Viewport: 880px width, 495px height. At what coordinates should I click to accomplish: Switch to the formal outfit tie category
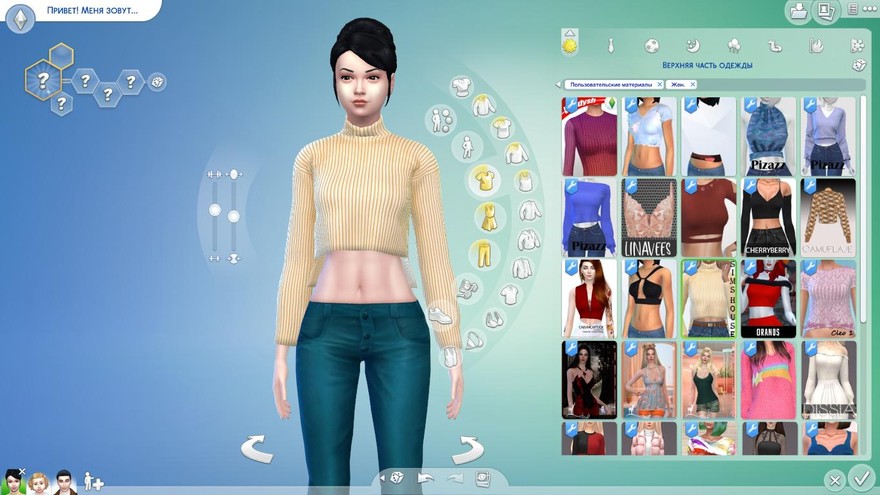tap(610, 45)
